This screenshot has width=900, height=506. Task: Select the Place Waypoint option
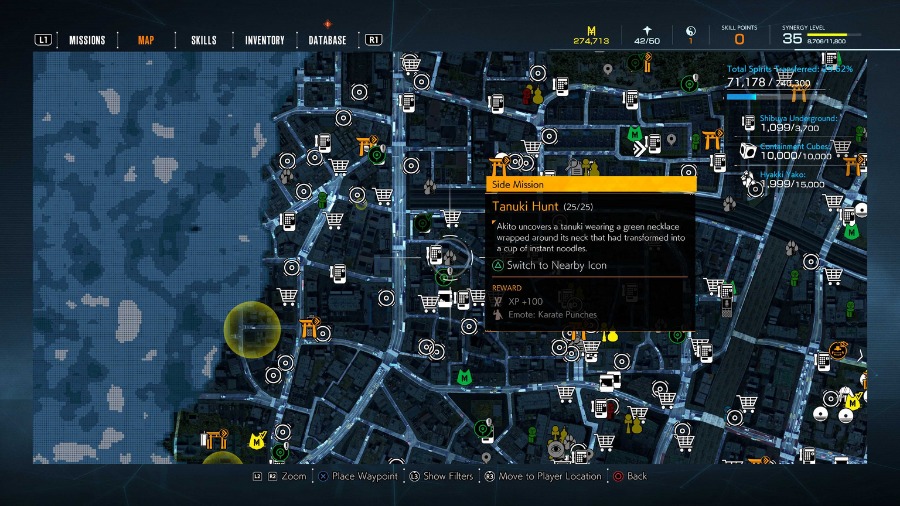pyautogui.click(x=365, y=476)
